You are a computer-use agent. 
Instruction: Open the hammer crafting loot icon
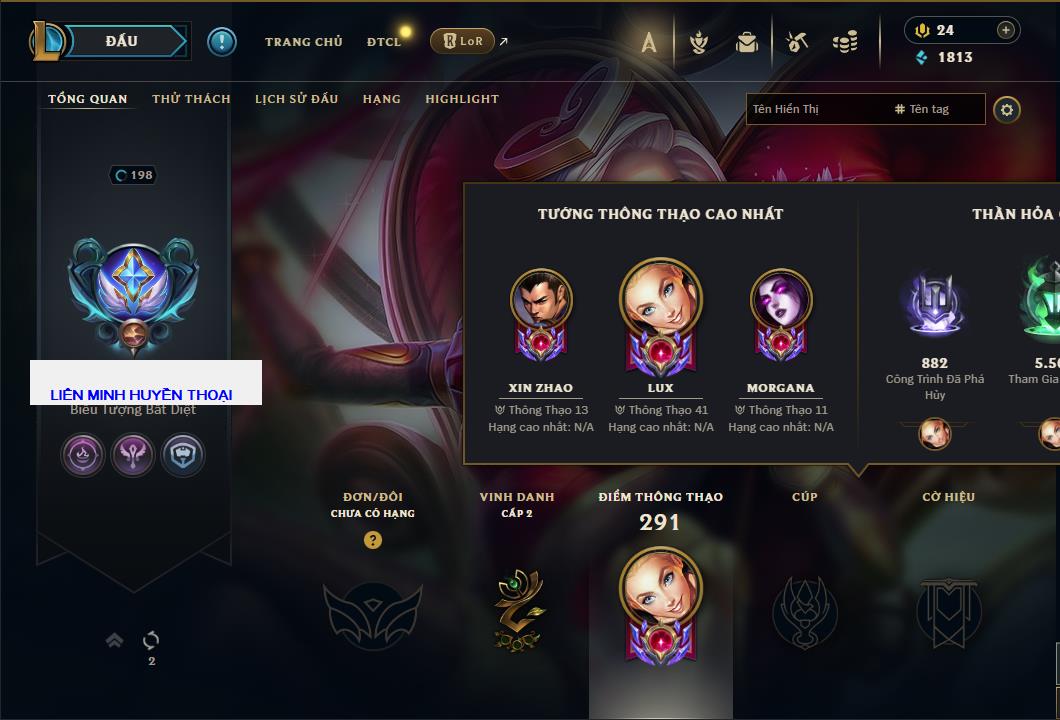coord(796,42)
